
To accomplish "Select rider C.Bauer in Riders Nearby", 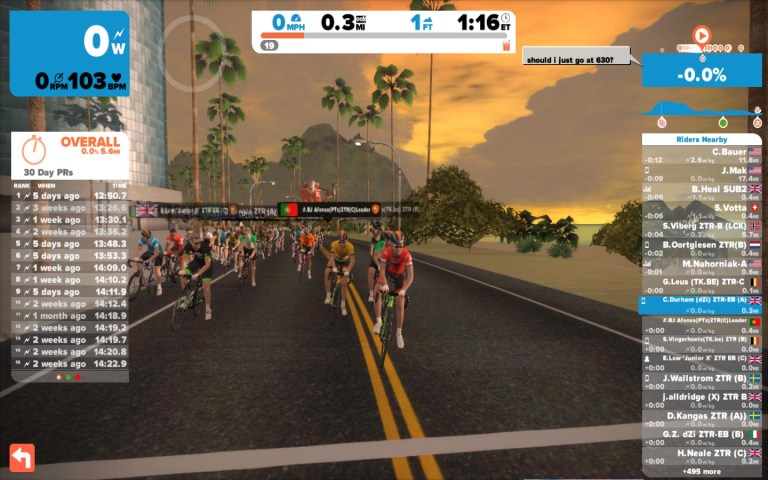I will click(x=701, y=155).
